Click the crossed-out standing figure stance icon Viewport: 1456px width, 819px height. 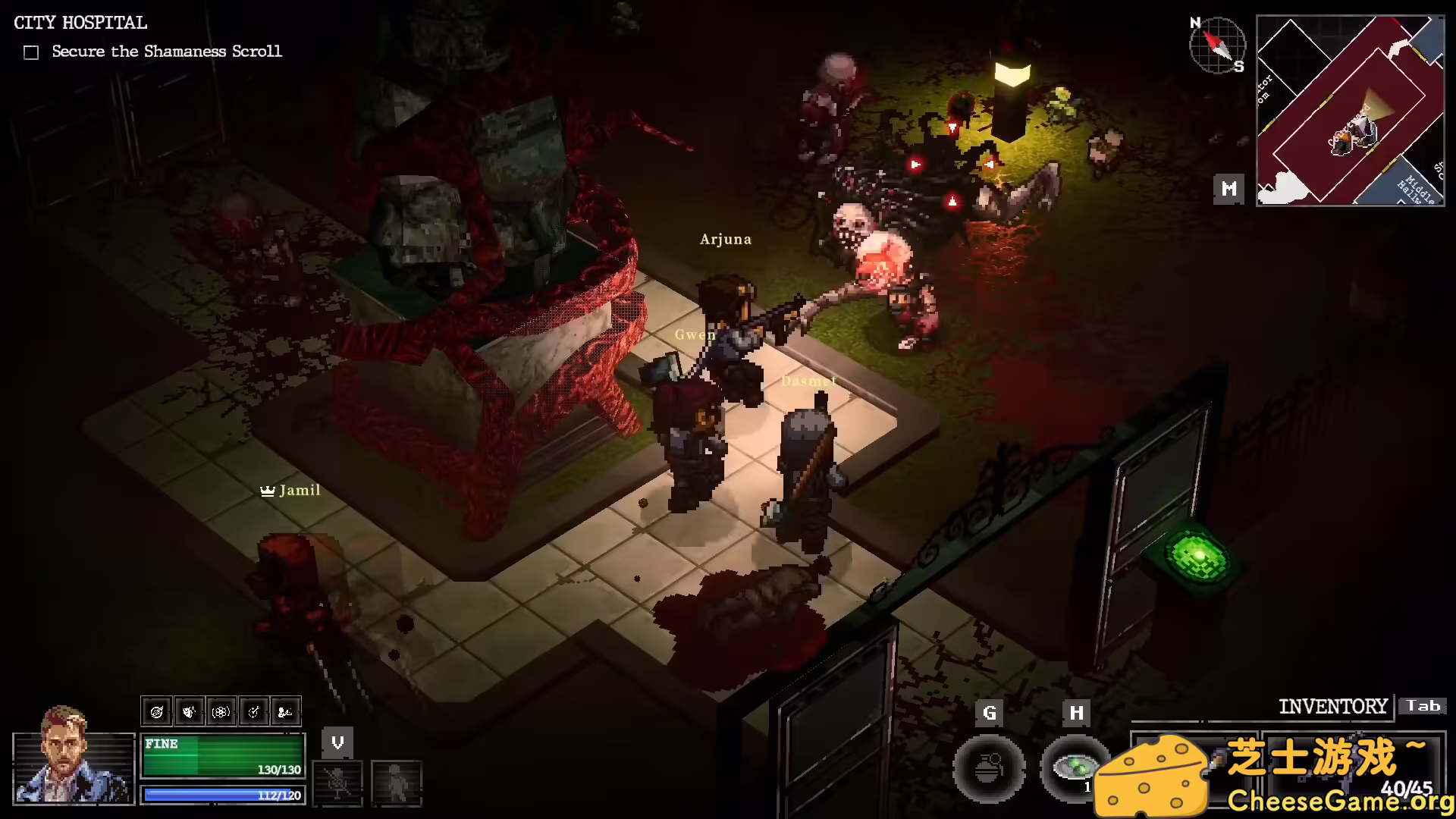[x=337, y=783]
